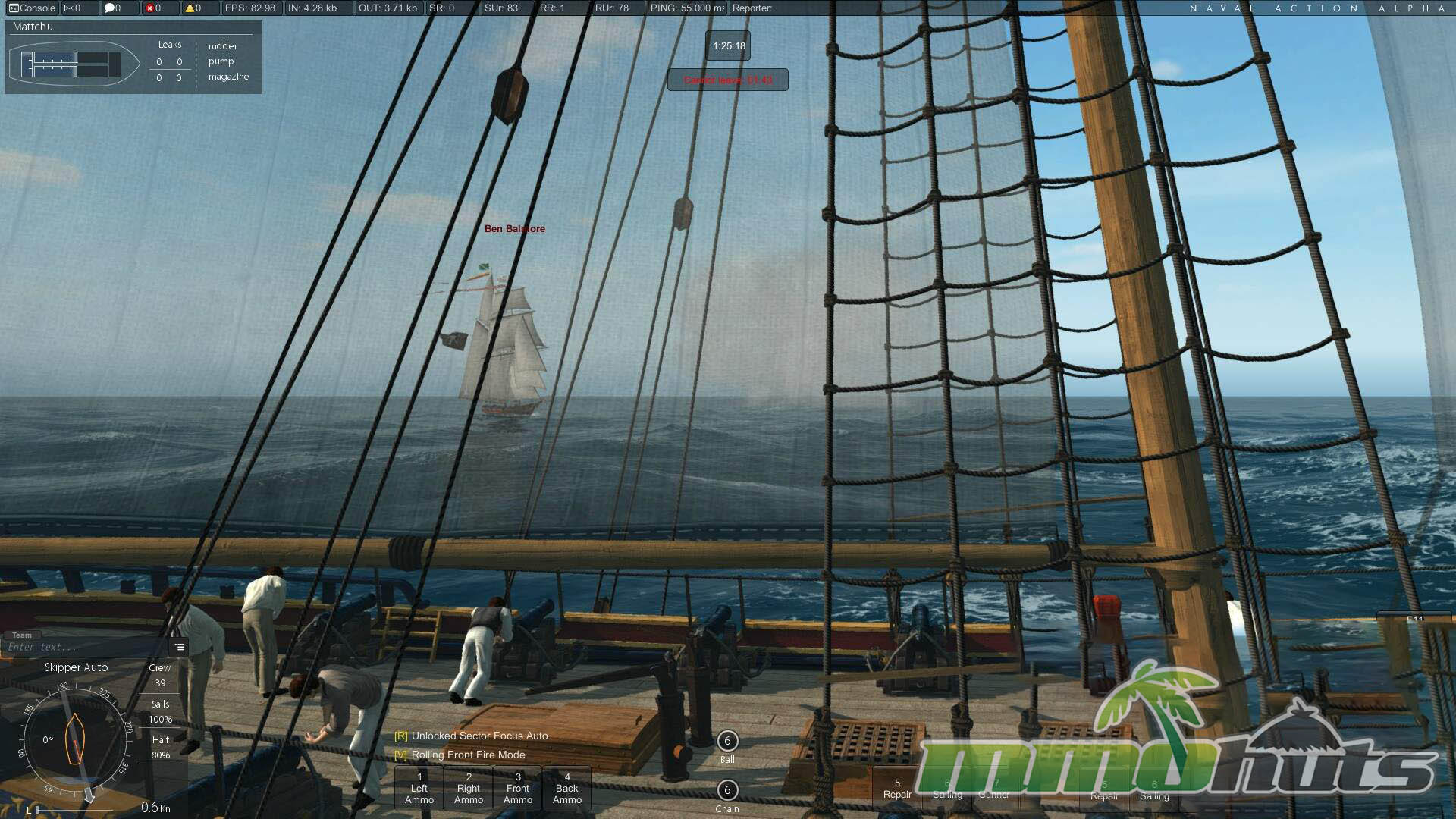Select the Mattchu ship status panel
1456x819 pixels.
point(133,57)
